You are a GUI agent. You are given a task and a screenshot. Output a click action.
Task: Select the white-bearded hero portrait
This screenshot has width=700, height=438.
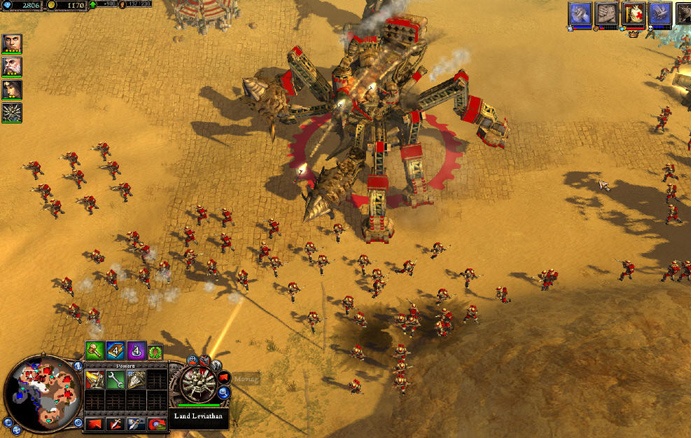tap(12, 67)
